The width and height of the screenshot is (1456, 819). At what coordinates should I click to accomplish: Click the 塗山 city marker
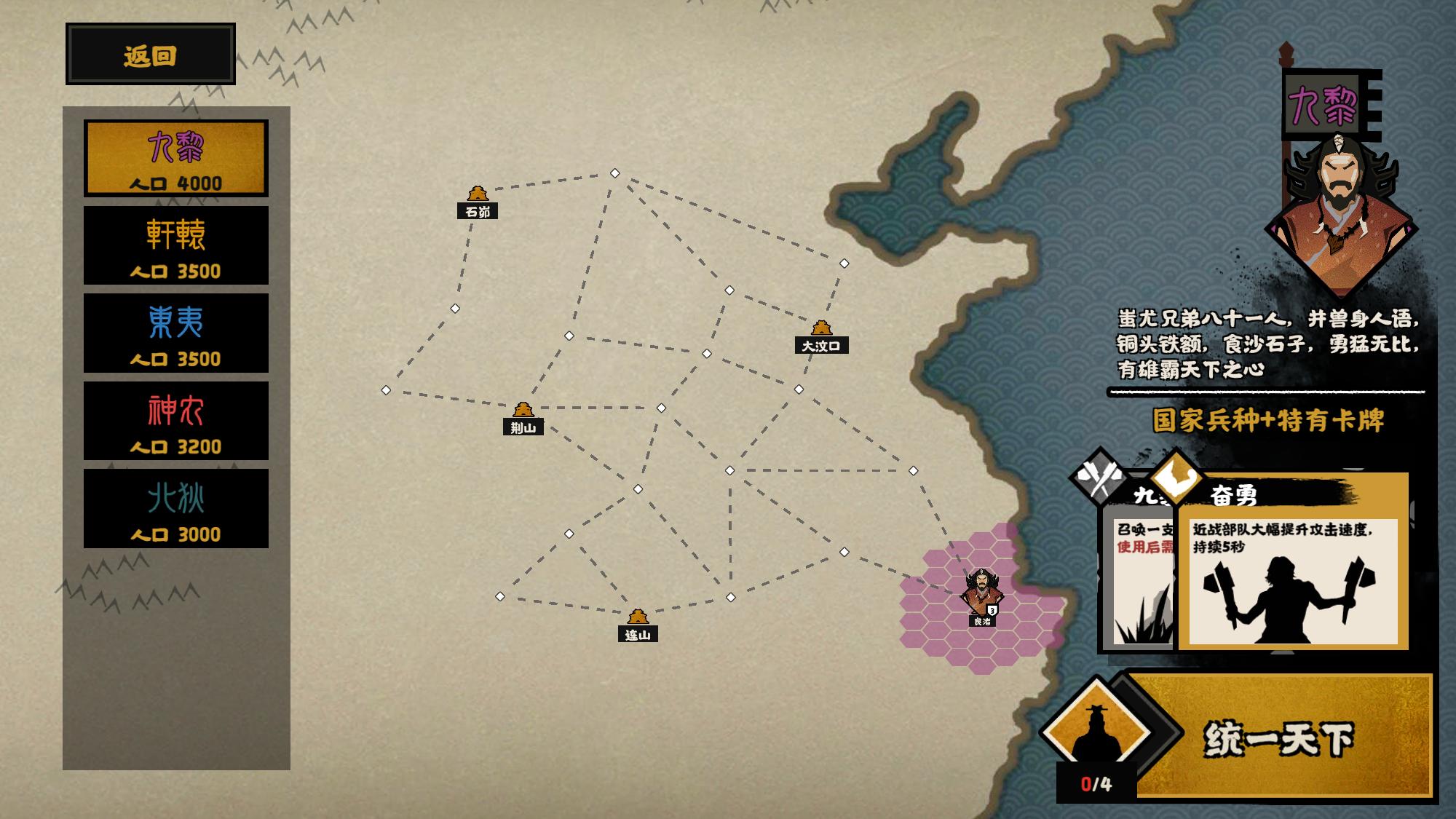pyautogui.click(x=637, y=625)
